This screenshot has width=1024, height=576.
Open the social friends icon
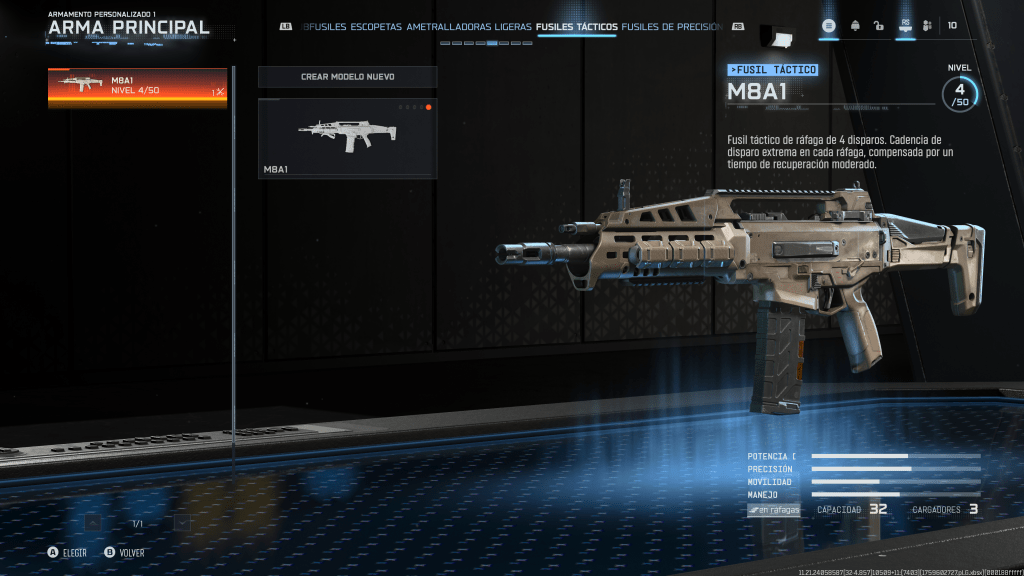[927, 26]
